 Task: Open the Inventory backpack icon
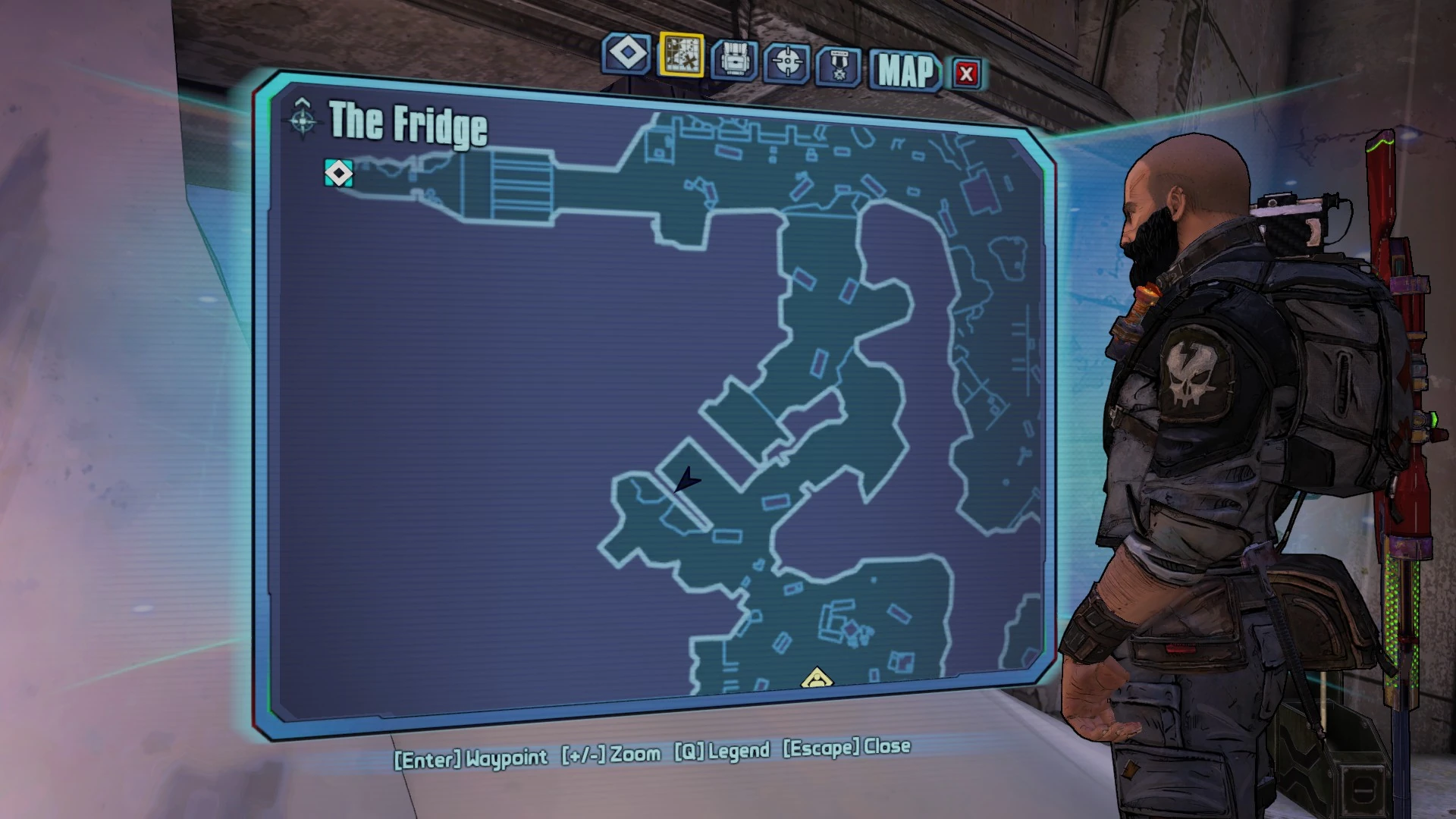(736, 56)
